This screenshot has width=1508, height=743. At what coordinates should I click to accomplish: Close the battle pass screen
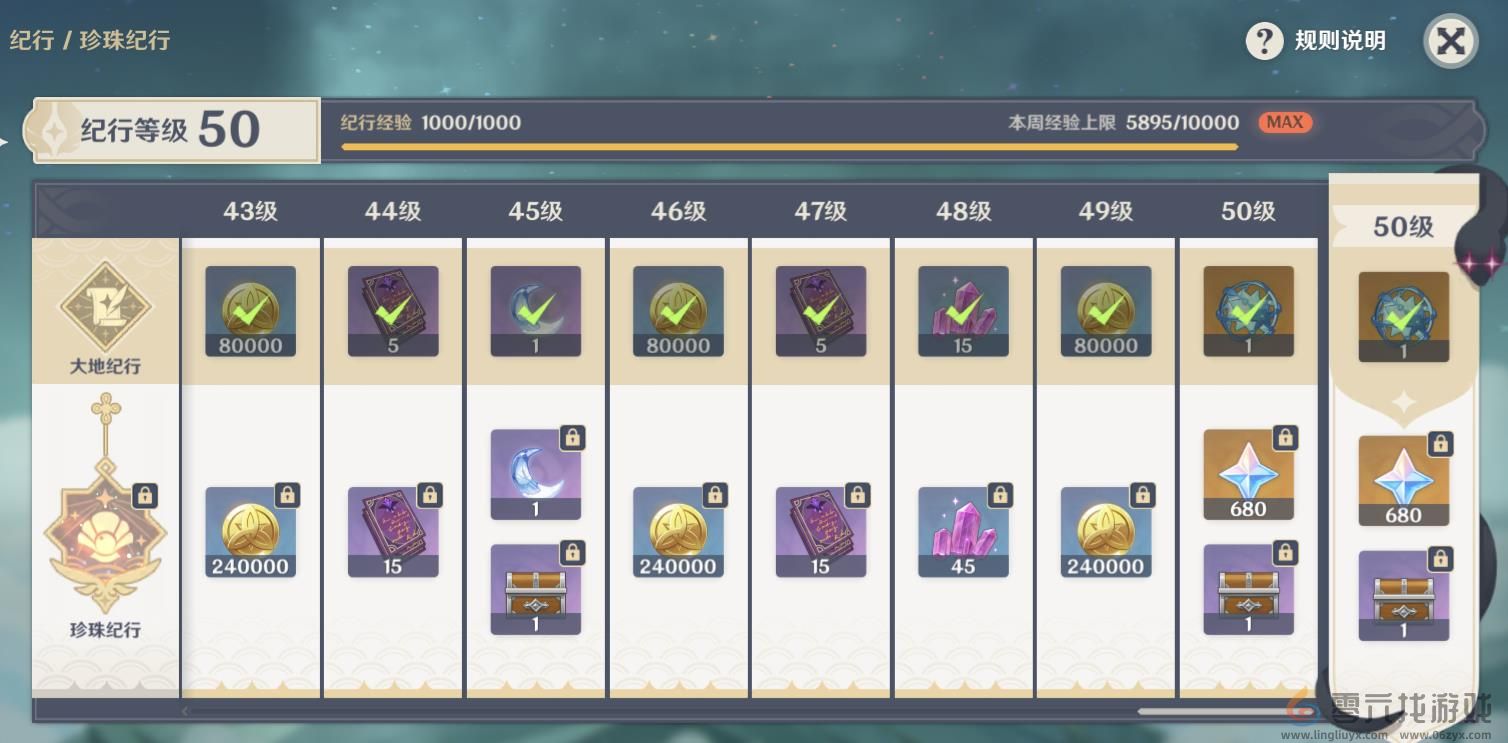pos(1450,41)
